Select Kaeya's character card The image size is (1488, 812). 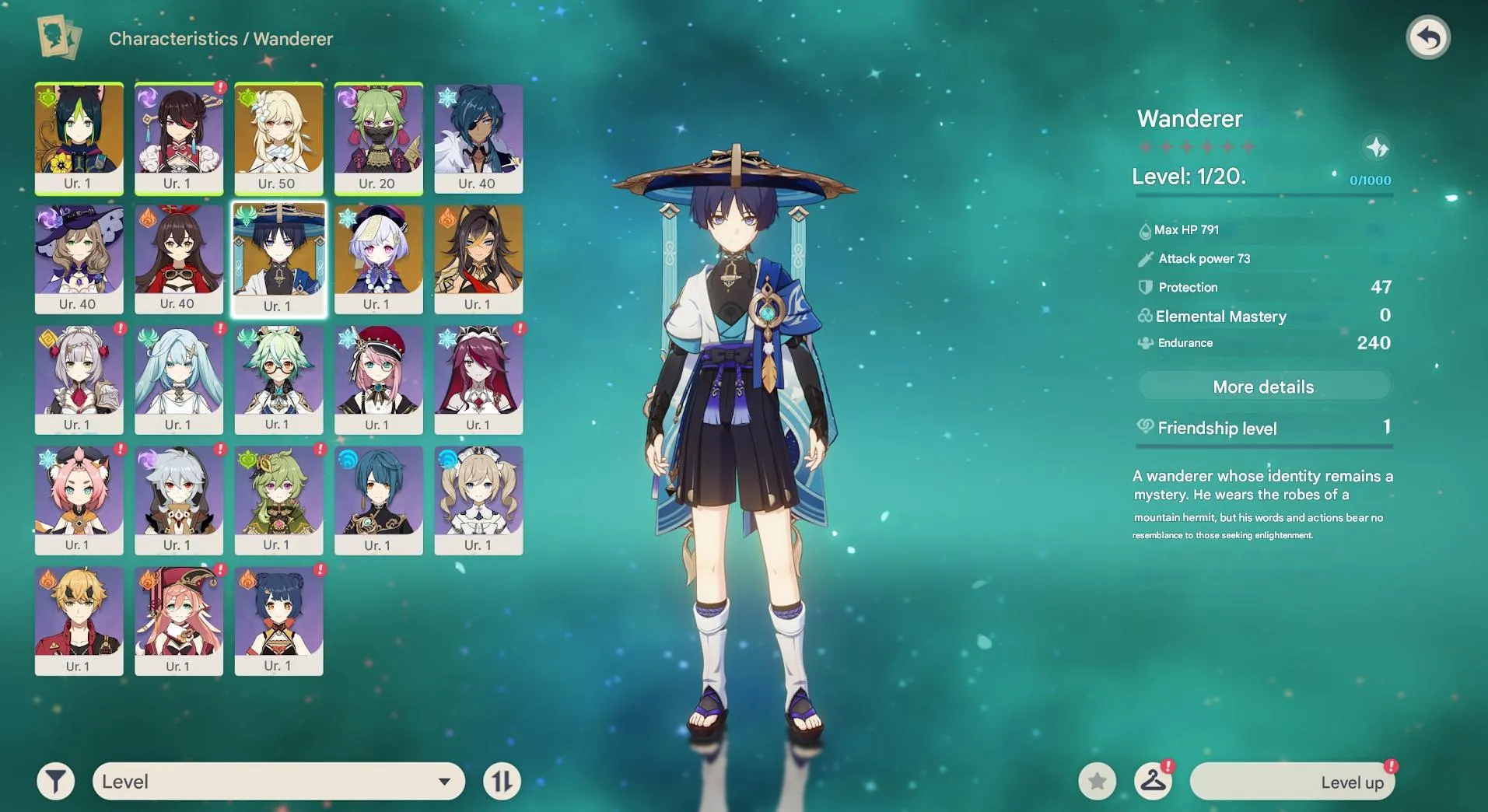(x=478, y=138)
